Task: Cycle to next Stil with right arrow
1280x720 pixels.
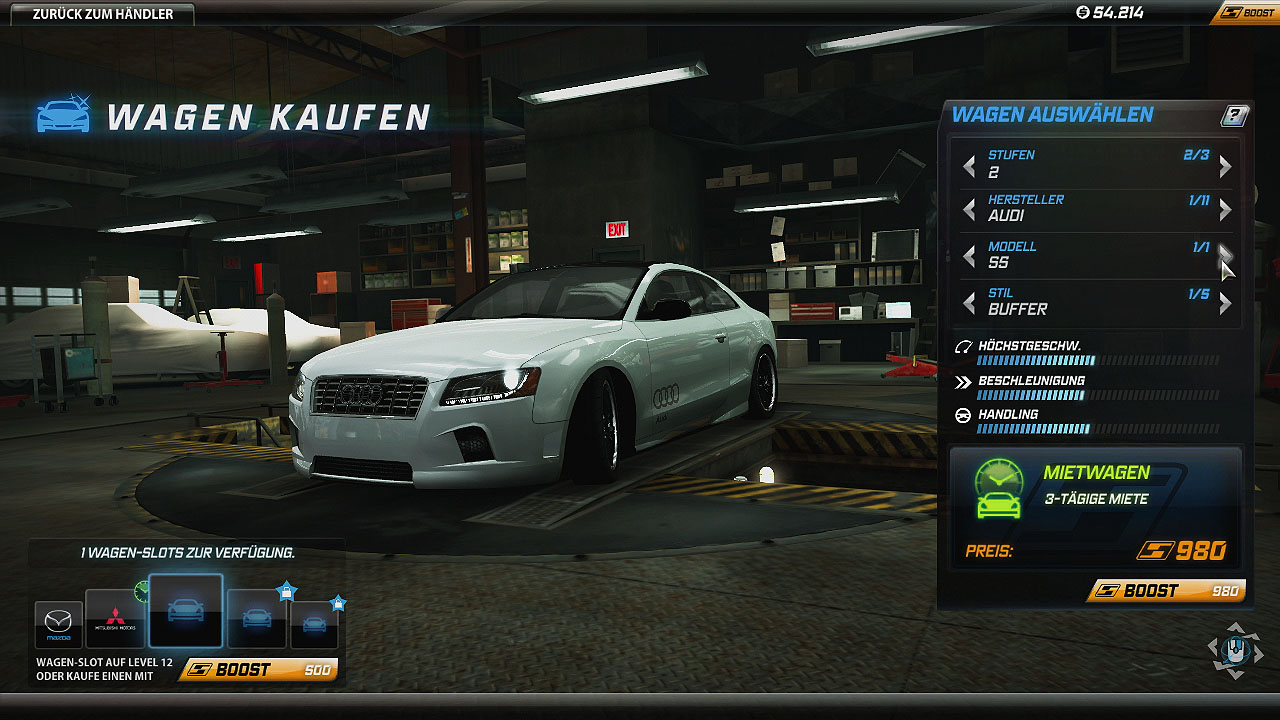Action: tap(1225, 302)
